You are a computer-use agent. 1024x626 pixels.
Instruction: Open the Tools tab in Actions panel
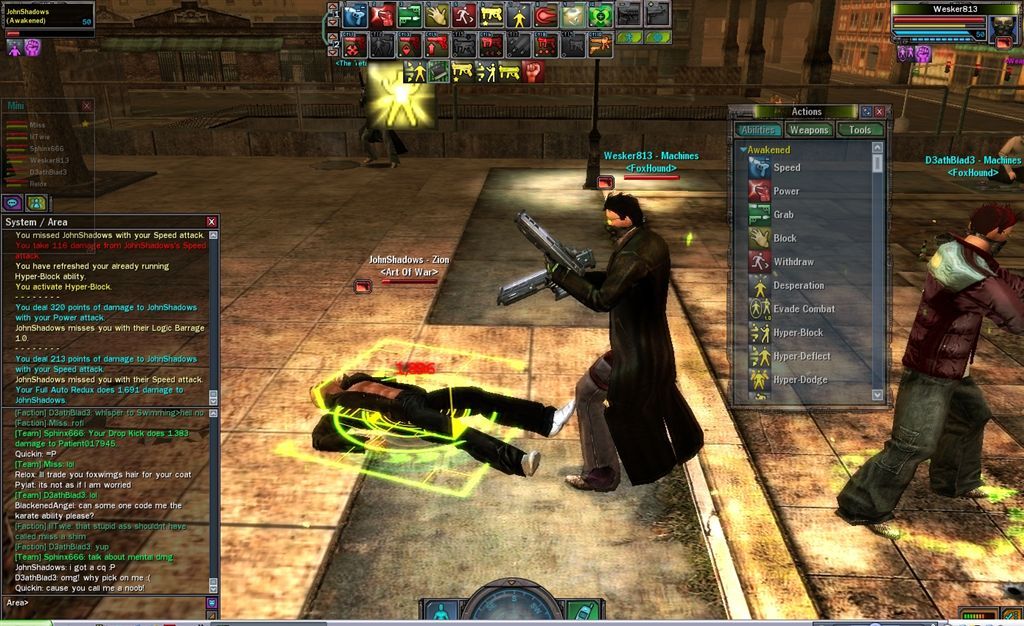click(x=860, y=130)
